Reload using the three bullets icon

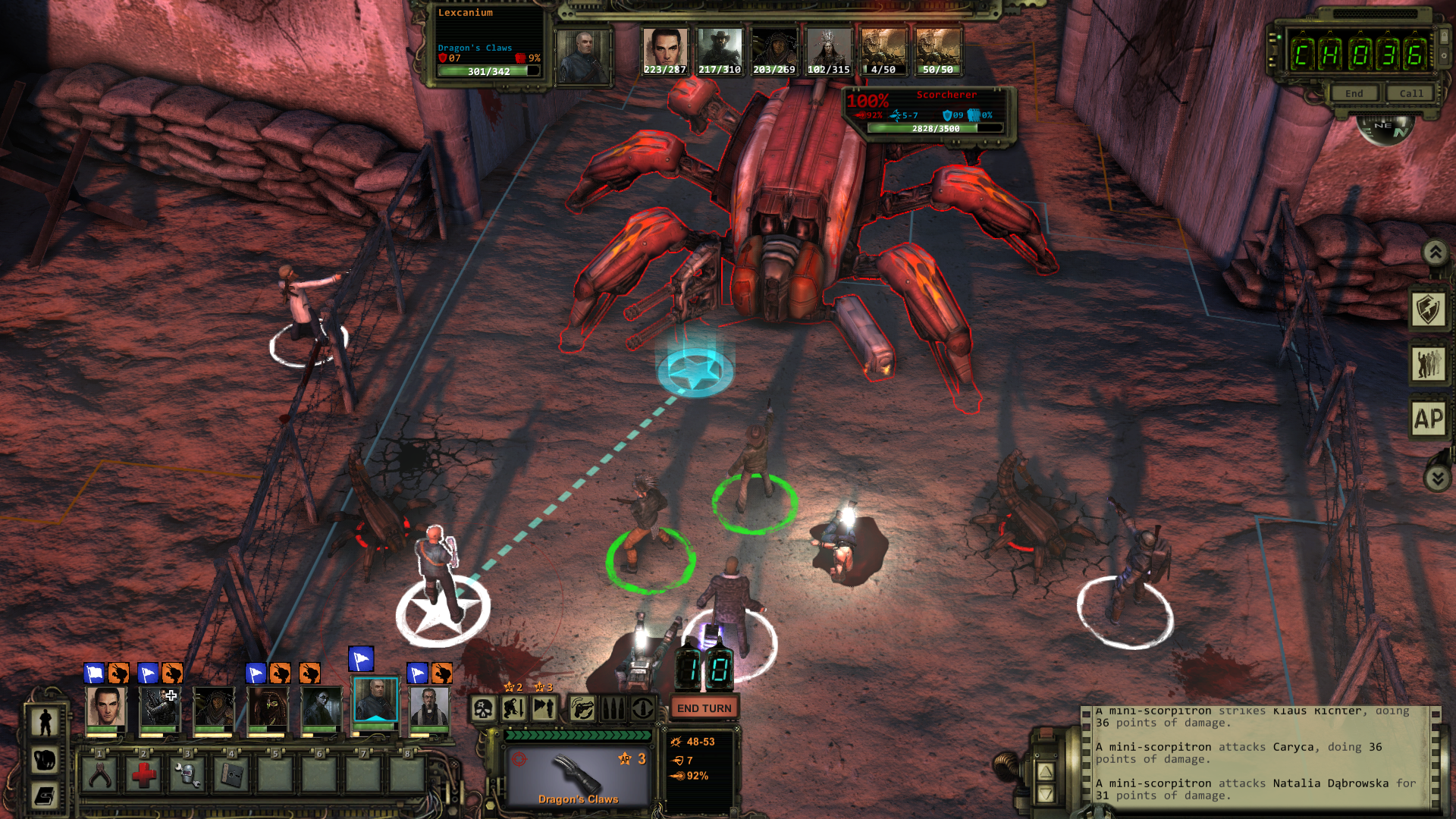pyautogui.click(x=613, y=709)
